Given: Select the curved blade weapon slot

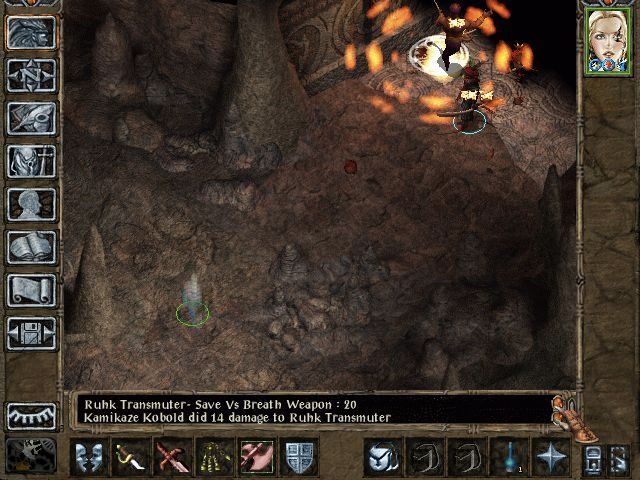Looking at the screenshot, I should [131, 458].
